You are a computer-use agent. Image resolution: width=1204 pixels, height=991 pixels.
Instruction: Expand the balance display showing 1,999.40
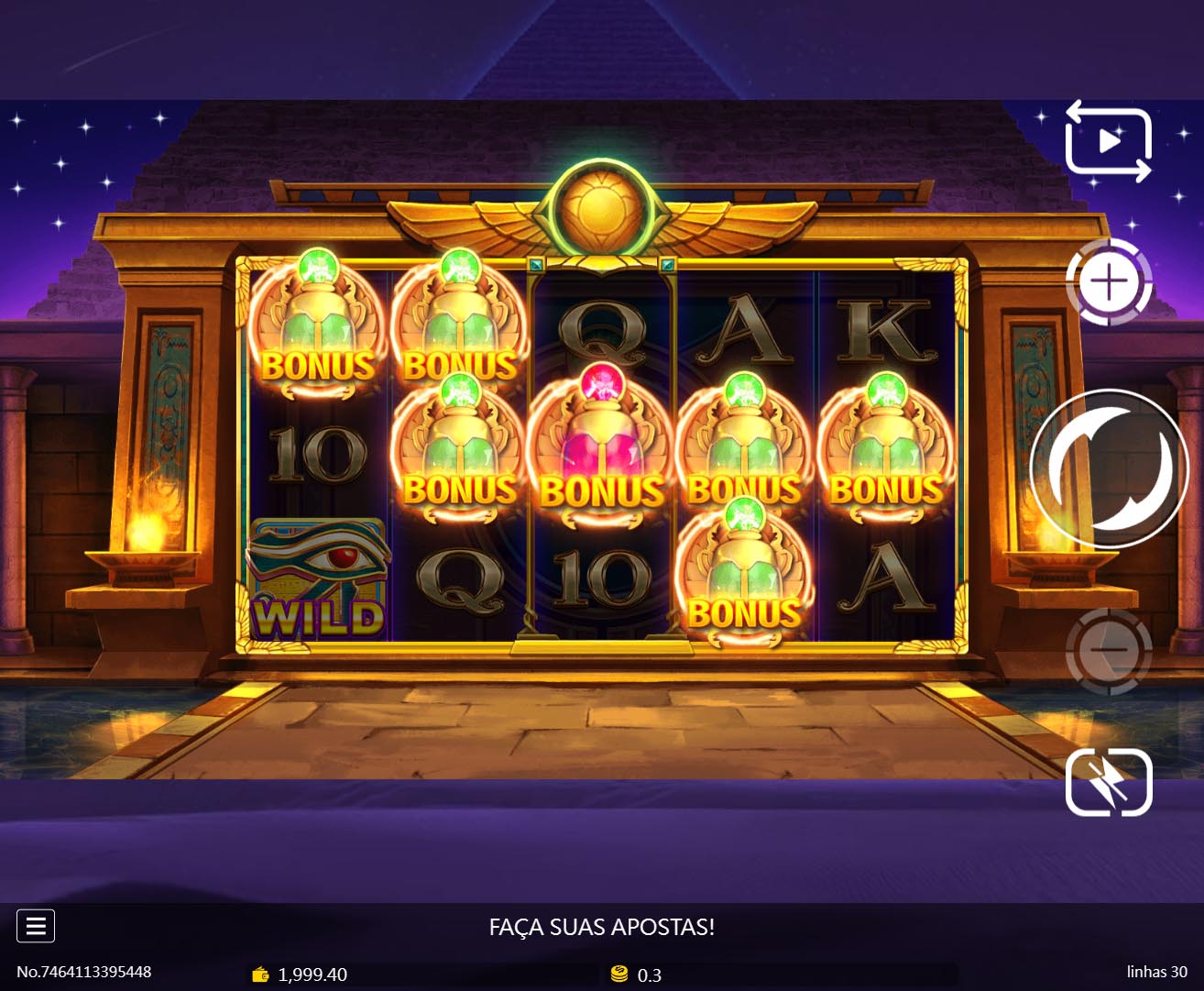[312, 975]
